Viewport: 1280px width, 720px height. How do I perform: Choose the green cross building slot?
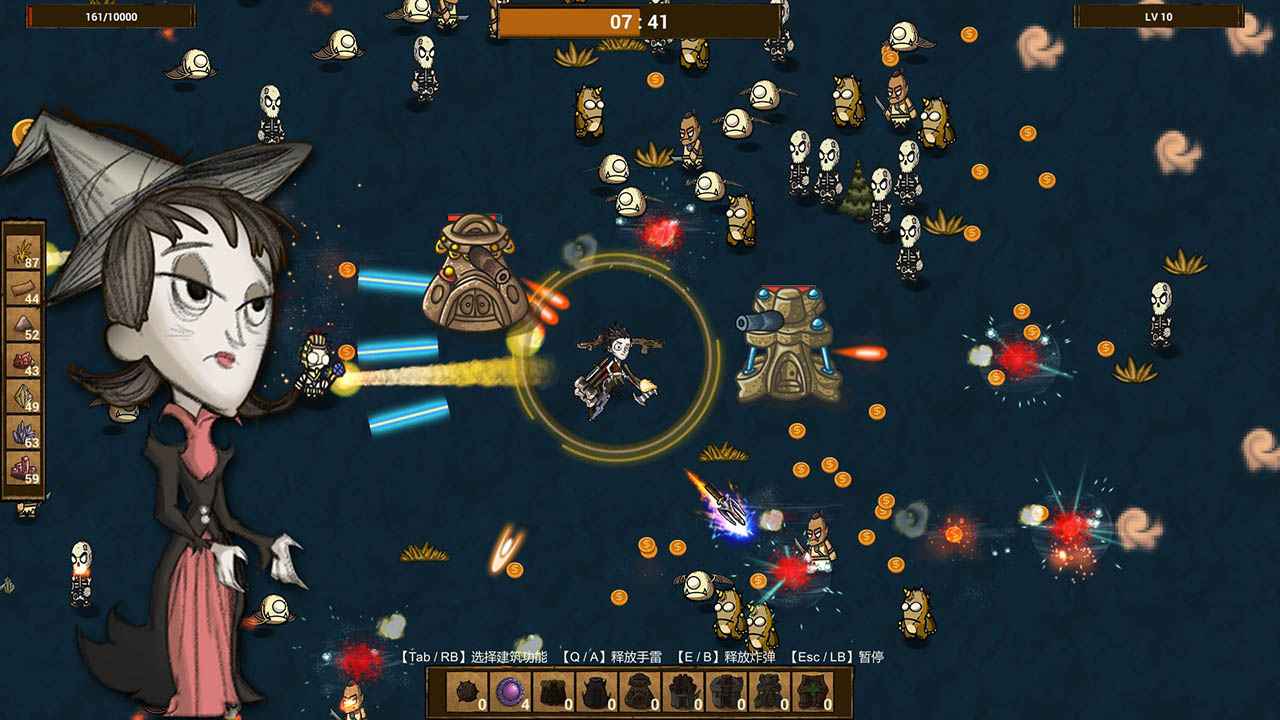coord(812,691)
